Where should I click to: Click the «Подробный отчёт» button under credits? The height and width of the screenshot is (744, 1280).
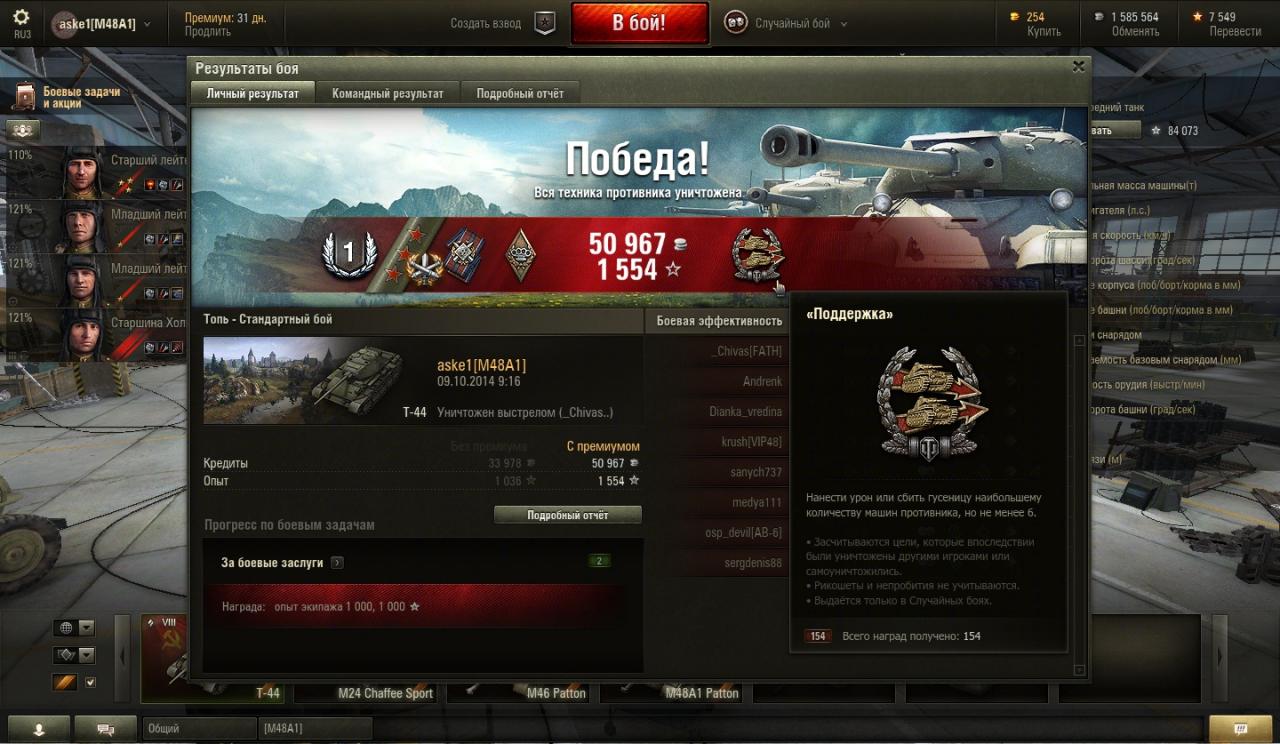point(567,515)
